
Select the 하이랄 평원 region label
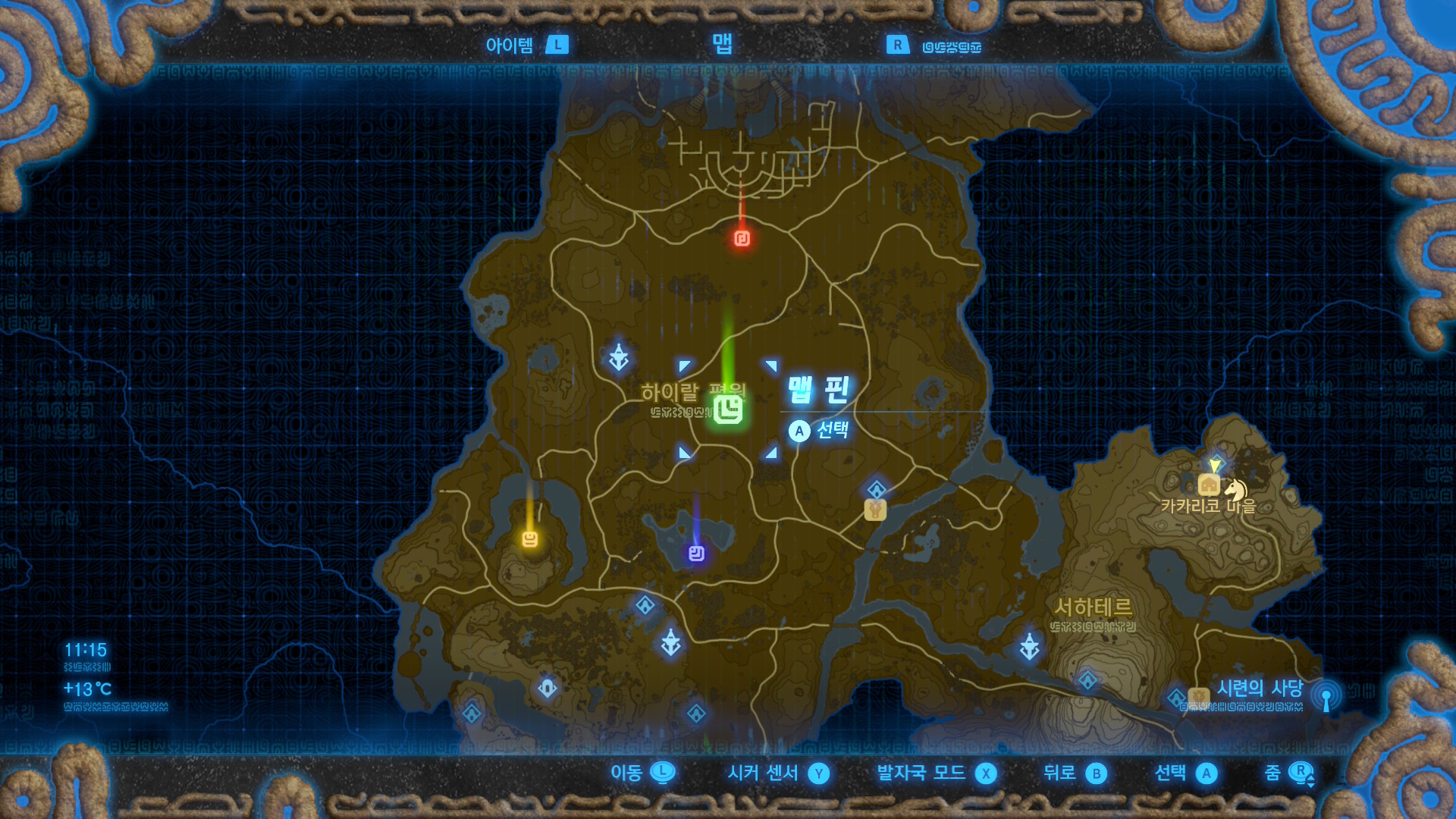670,392
